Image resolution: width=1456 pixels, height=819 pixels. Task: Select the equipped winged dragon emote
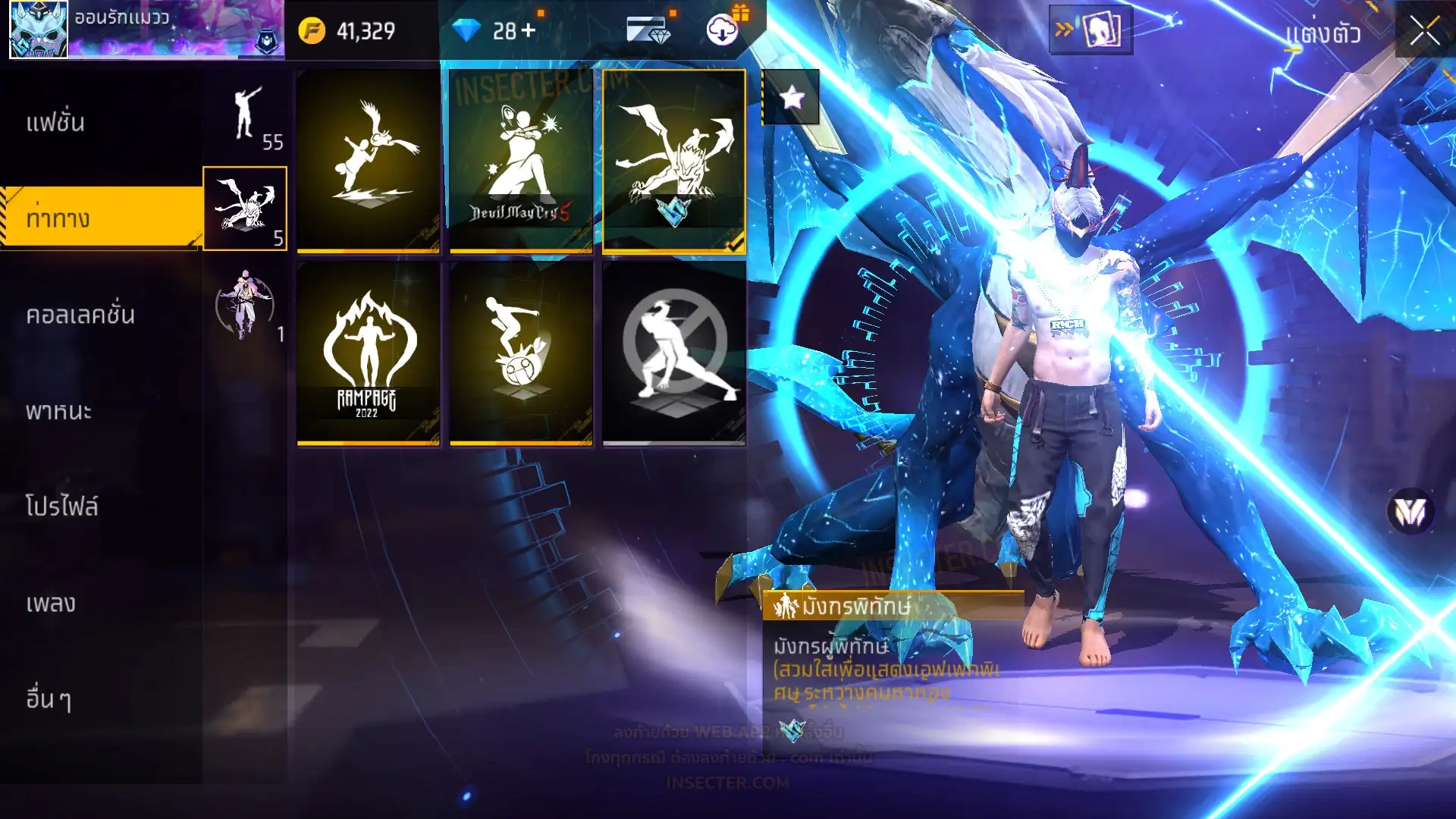[x=674, y=161]
